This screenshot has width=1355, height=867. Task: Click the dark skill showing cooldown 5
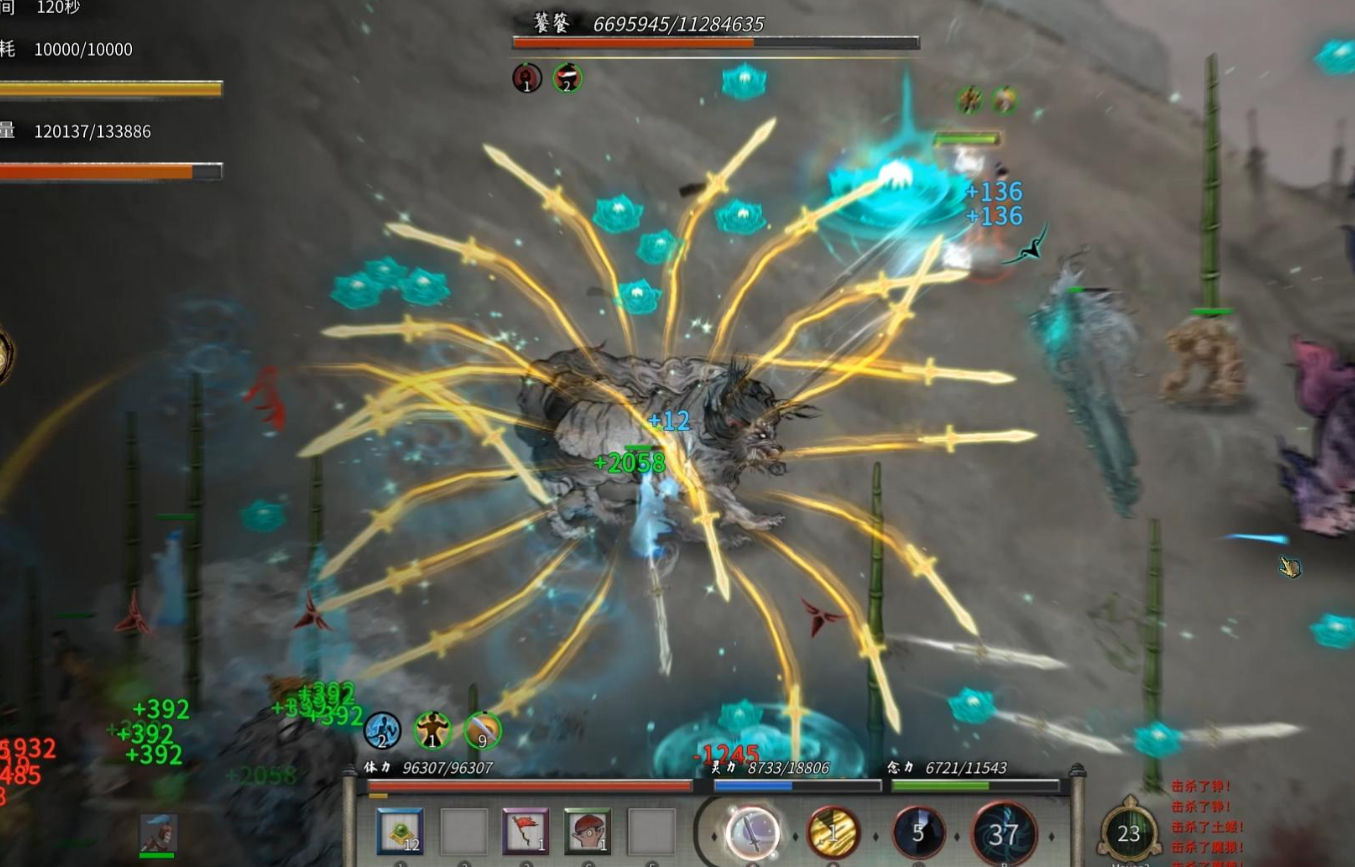pyautogui.click(x=918, y=832)
